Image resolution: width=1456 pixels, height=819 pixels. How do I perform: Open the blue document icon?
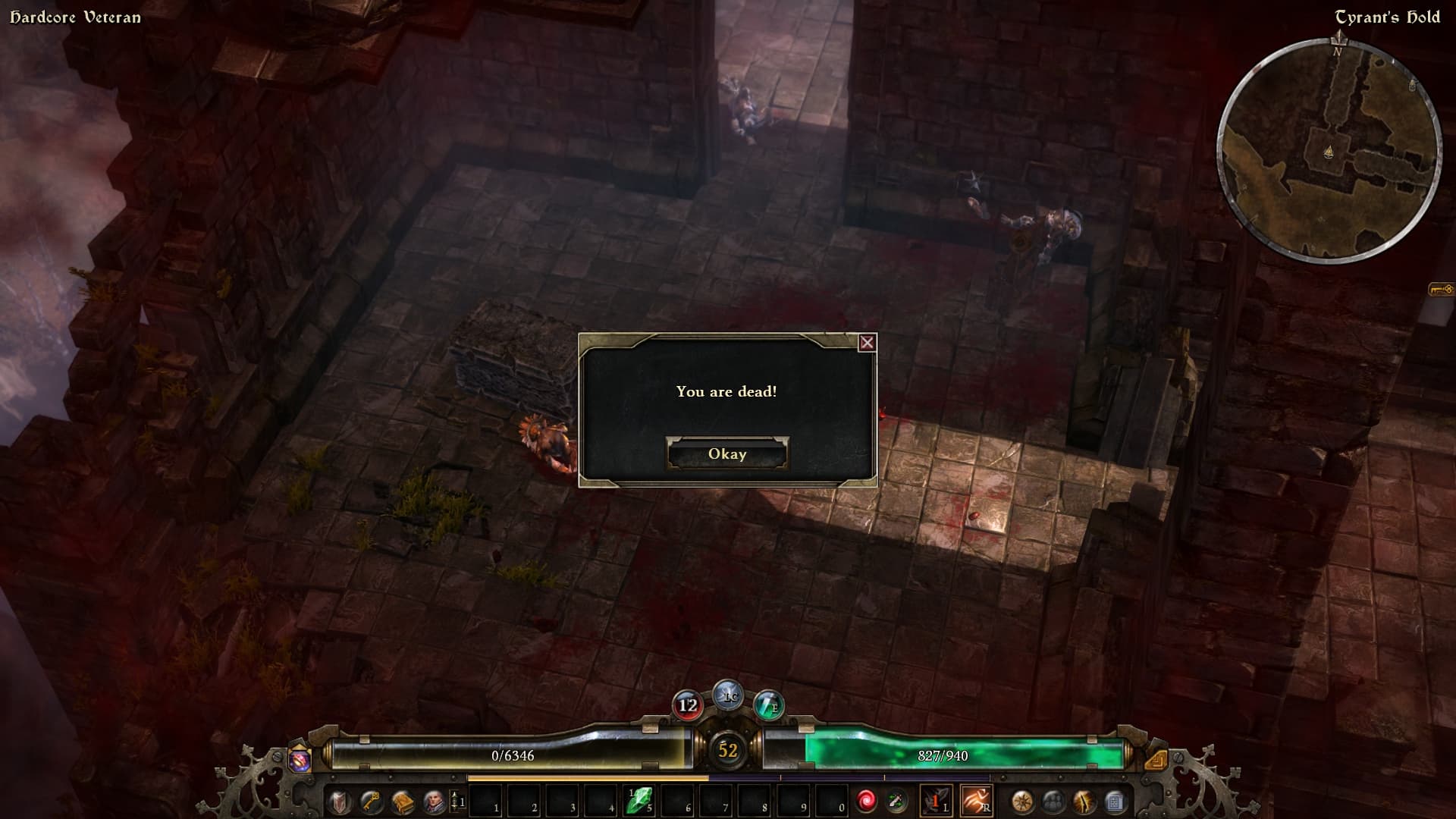[1114, 802]
